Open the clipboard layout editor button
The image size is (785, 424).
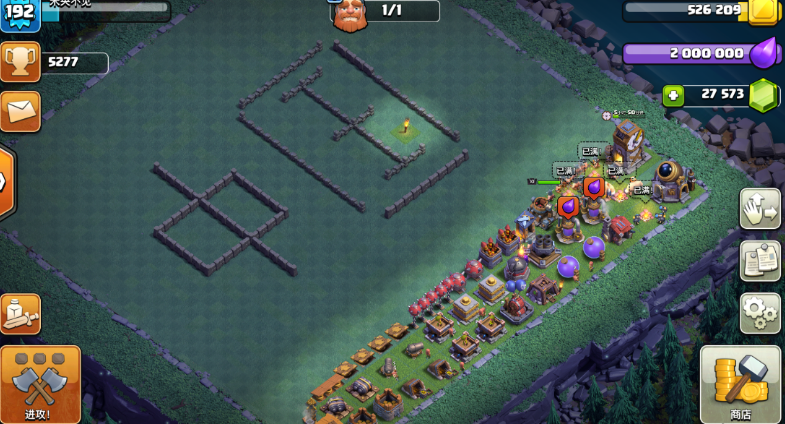click(760, 261)
